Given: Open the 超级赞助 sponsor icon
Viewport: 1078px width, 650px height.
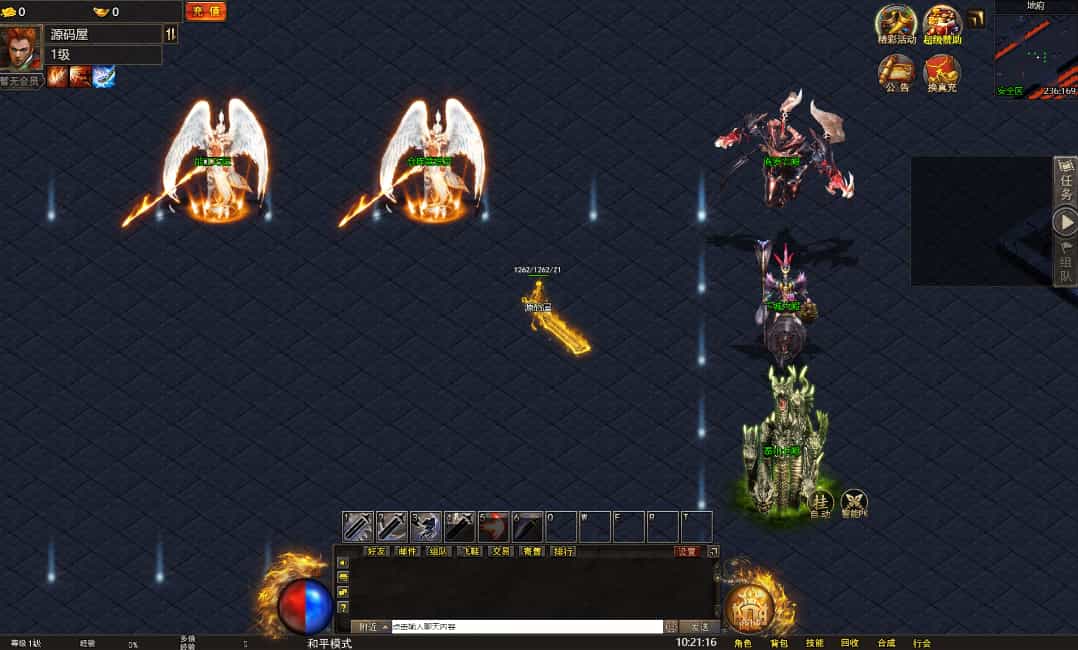Looking at the screenshot, I should point(942,24).
